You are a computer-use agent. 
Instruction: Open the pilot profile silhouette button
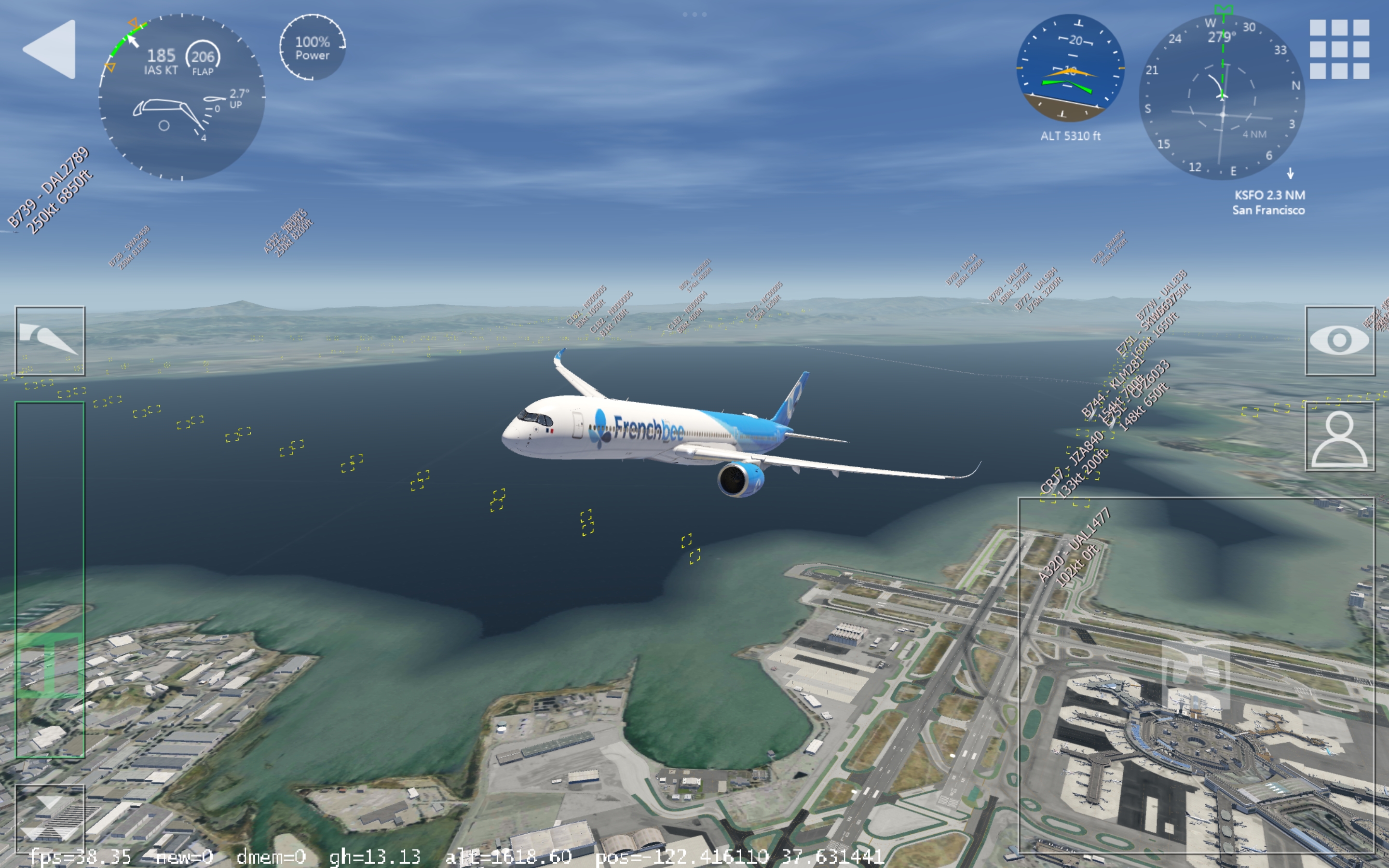point(1340,437)
